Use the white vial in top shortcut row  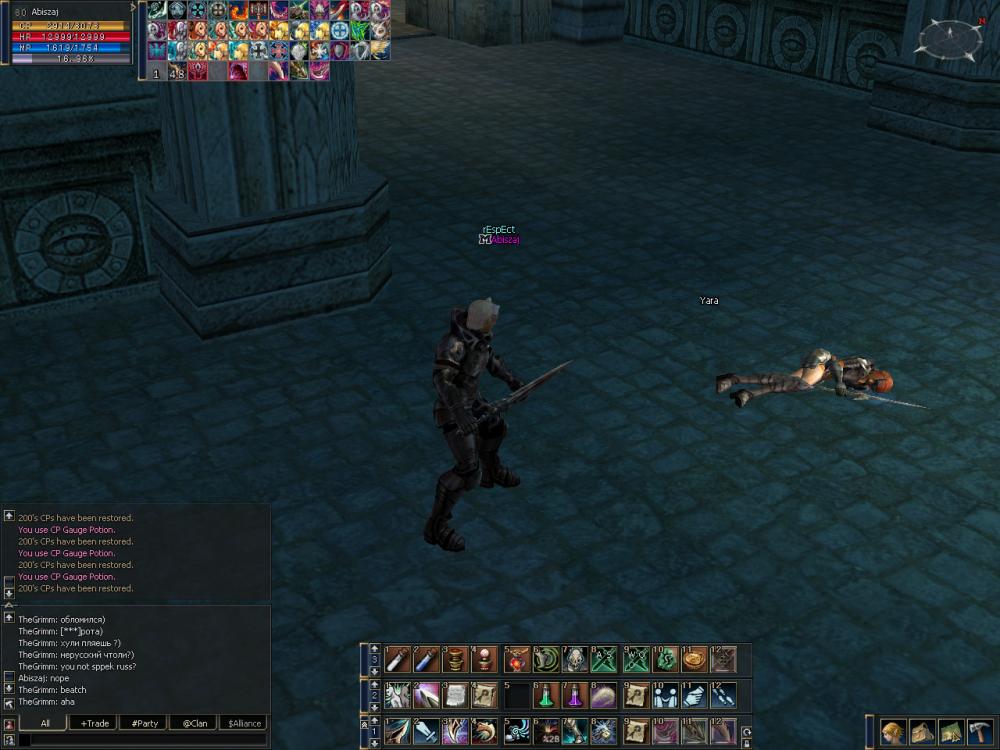[x=397, y=660]
